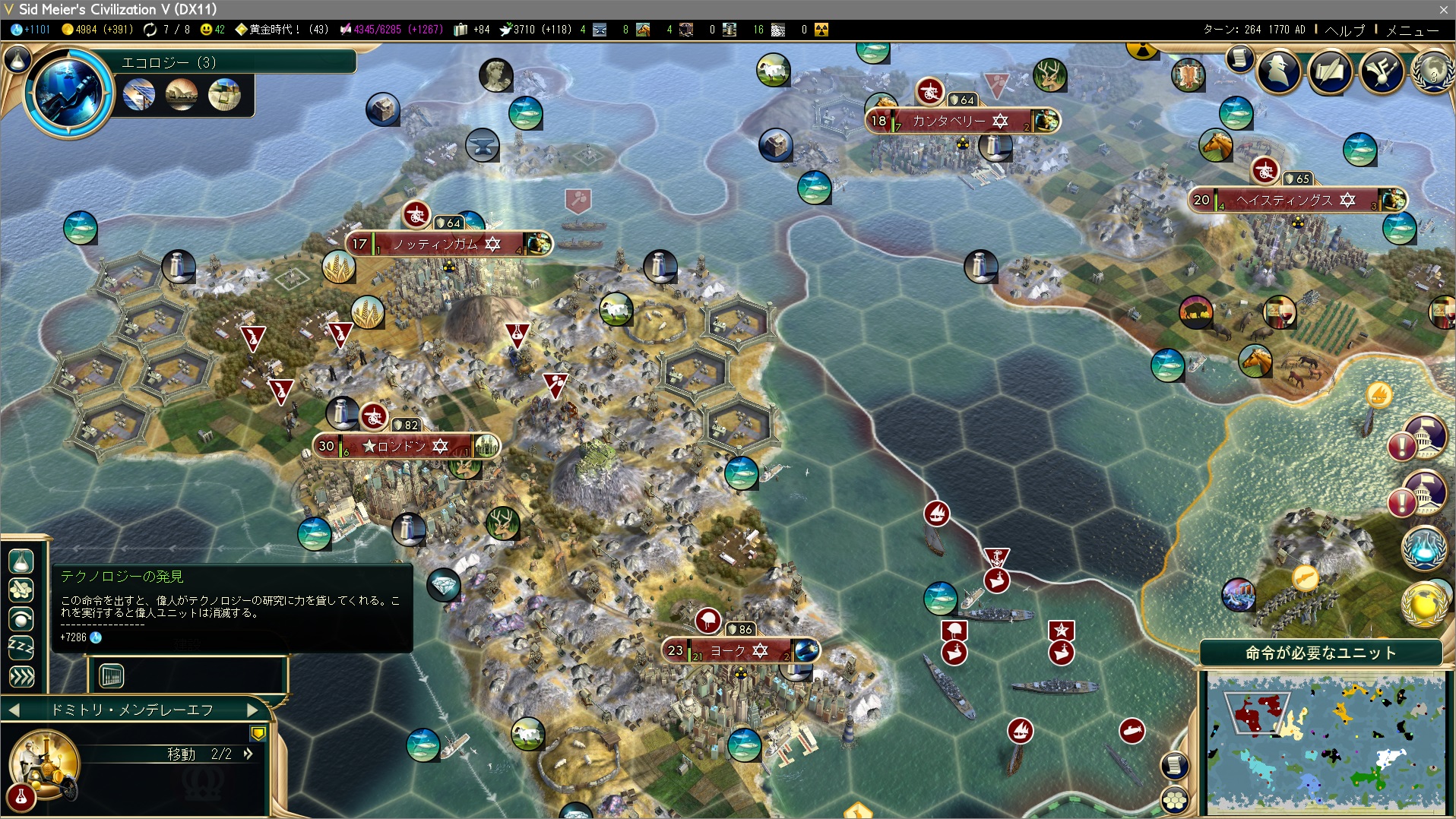Activate the skip turn chevrons action
Image resolution: width=1456 pixels, height=819 pixels.
(x=21, y=676)
